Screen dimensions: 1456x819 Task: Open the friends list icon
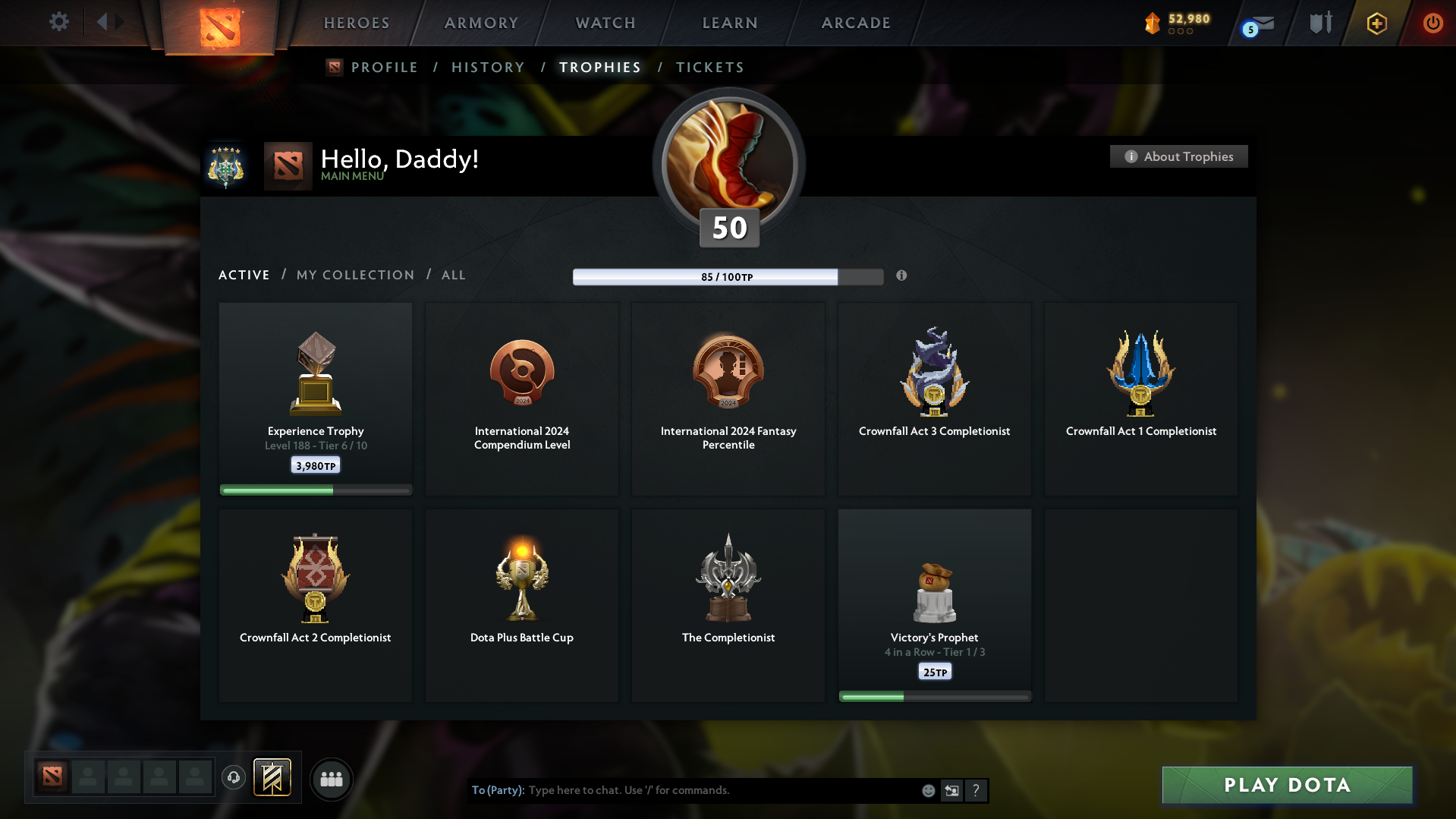click(332, 779)
